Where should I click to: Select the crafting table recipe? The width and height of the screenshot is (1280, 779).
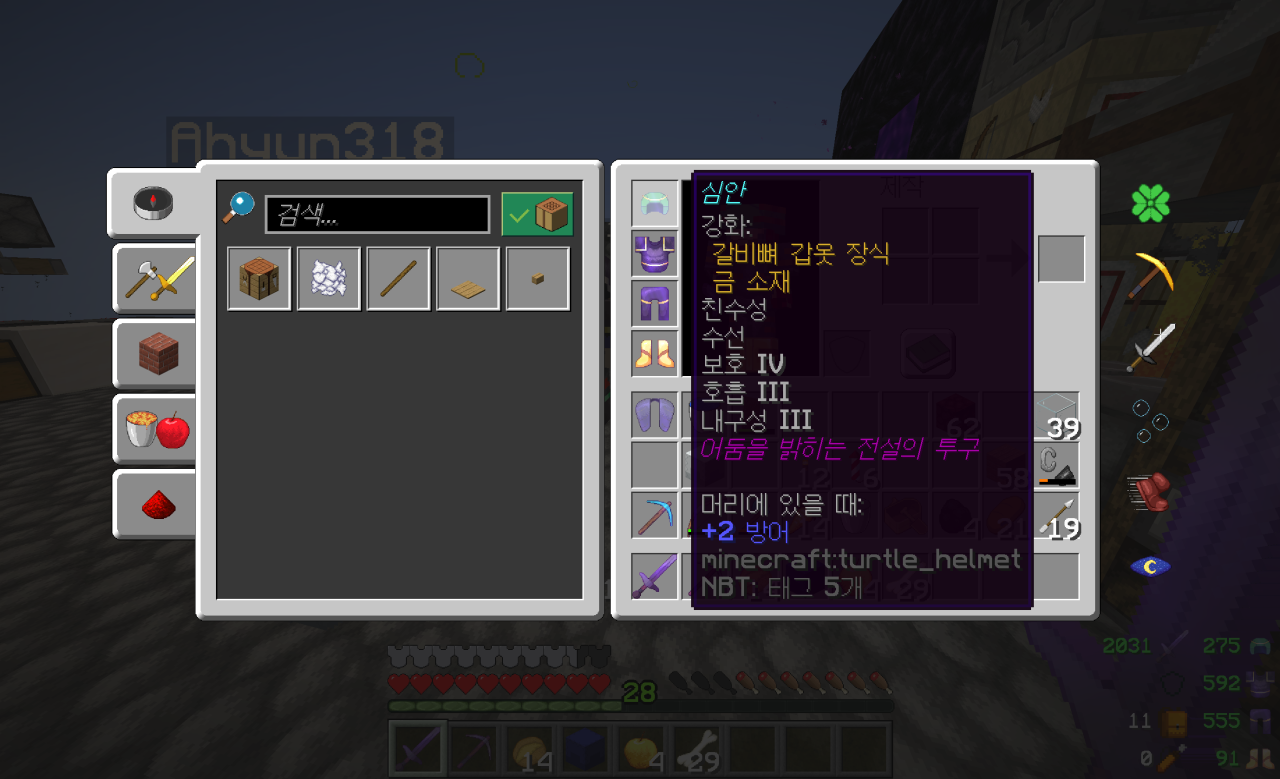pyautogui.click(x=259, y=279)
